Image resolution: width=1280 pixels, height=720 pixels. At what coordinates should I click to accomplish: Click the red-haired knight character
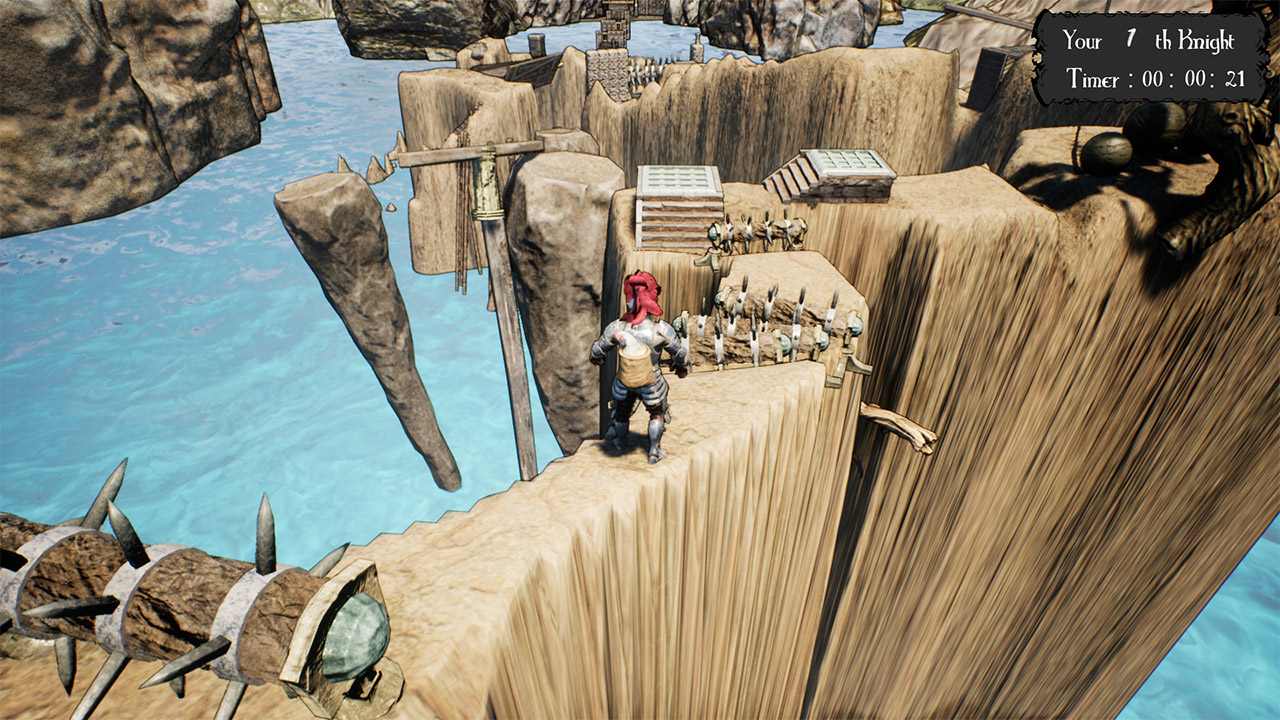(640, 370)
